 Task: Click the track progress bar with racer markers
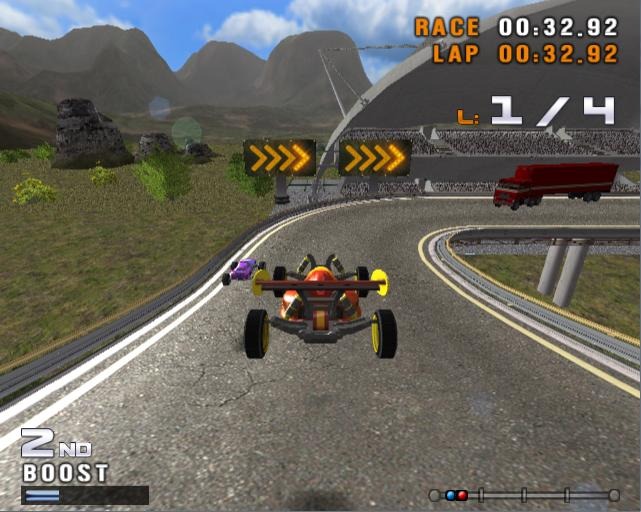pyautogui.click(x=524, y=494)
